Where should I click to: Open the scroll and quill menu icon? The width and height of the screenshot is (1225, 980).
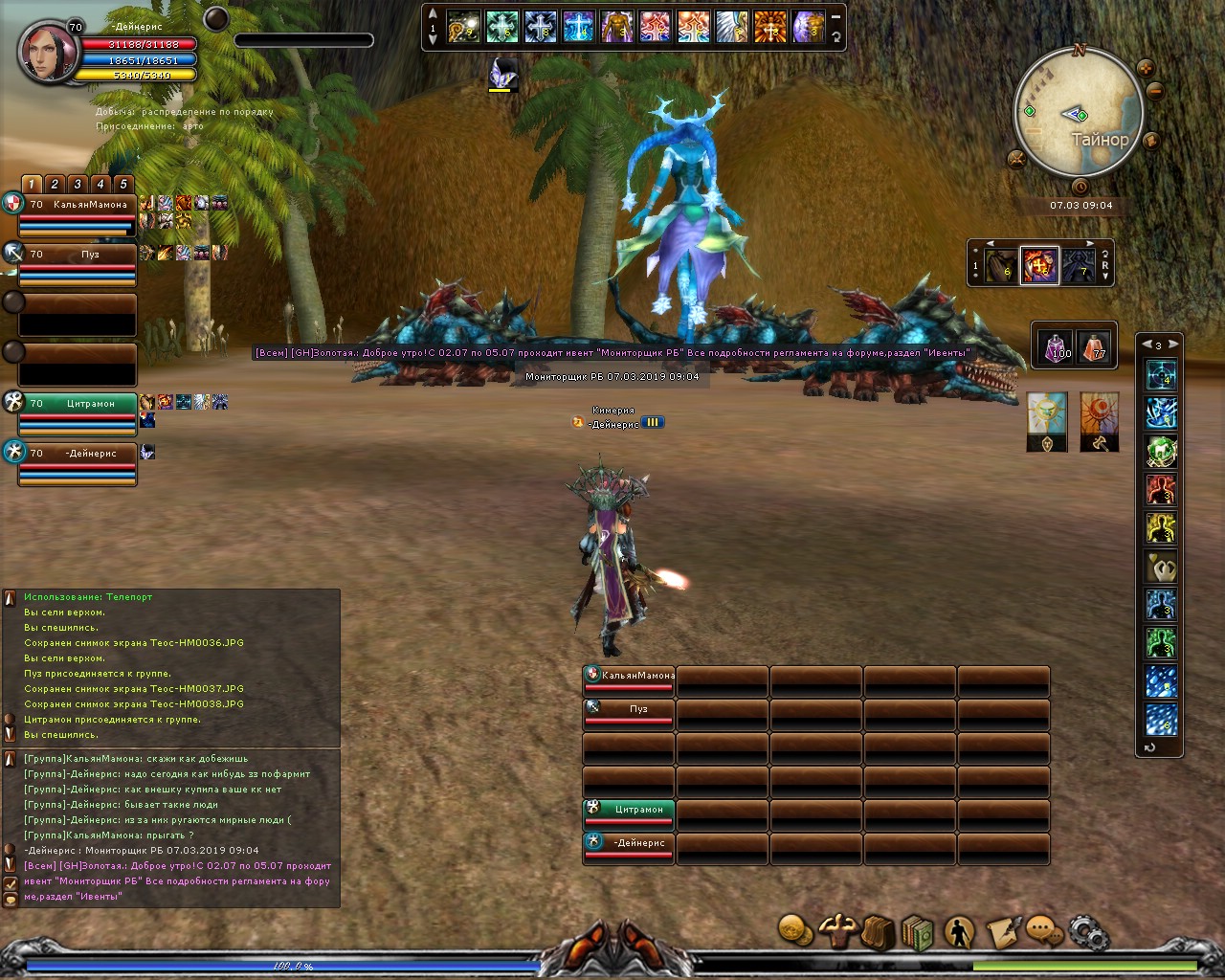point(1002,931)
